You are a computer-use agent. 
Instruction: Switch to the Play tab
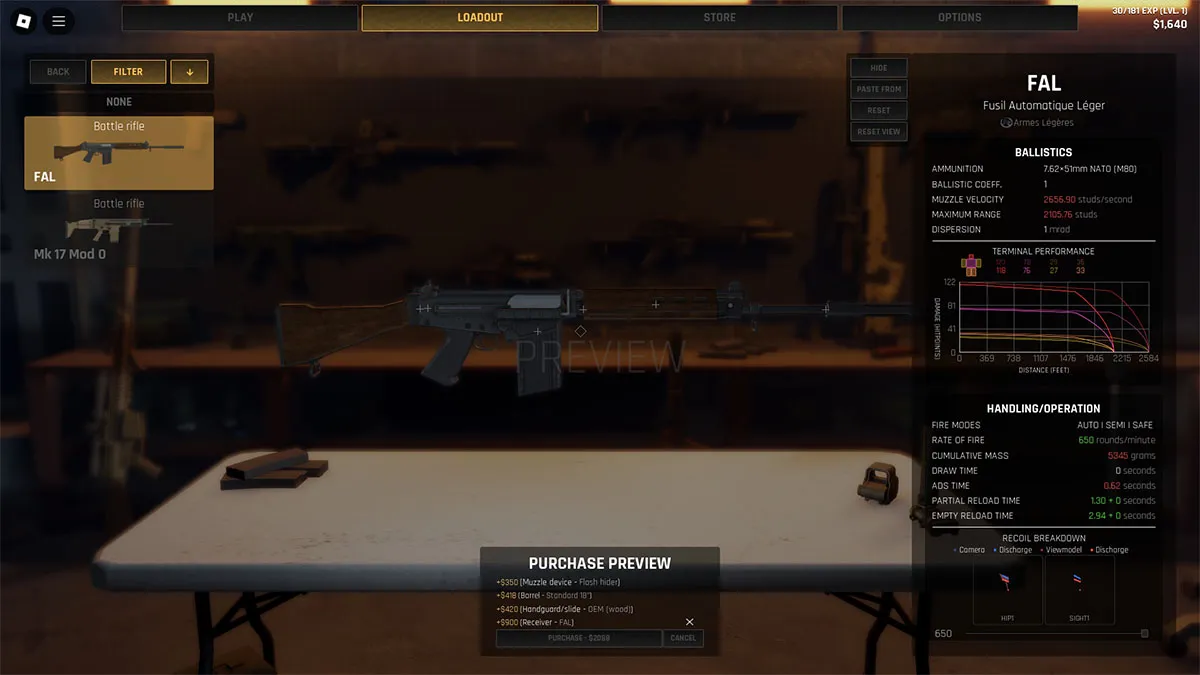pyautogui.click(x=240, y=18)
